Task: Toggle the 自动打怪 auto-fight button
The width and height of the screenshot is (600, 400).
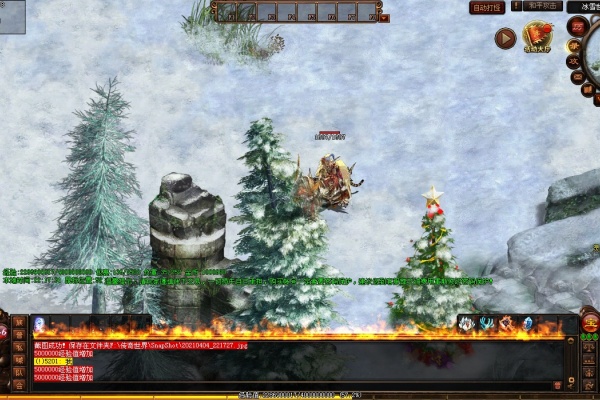Action: [x=487, y=7]
